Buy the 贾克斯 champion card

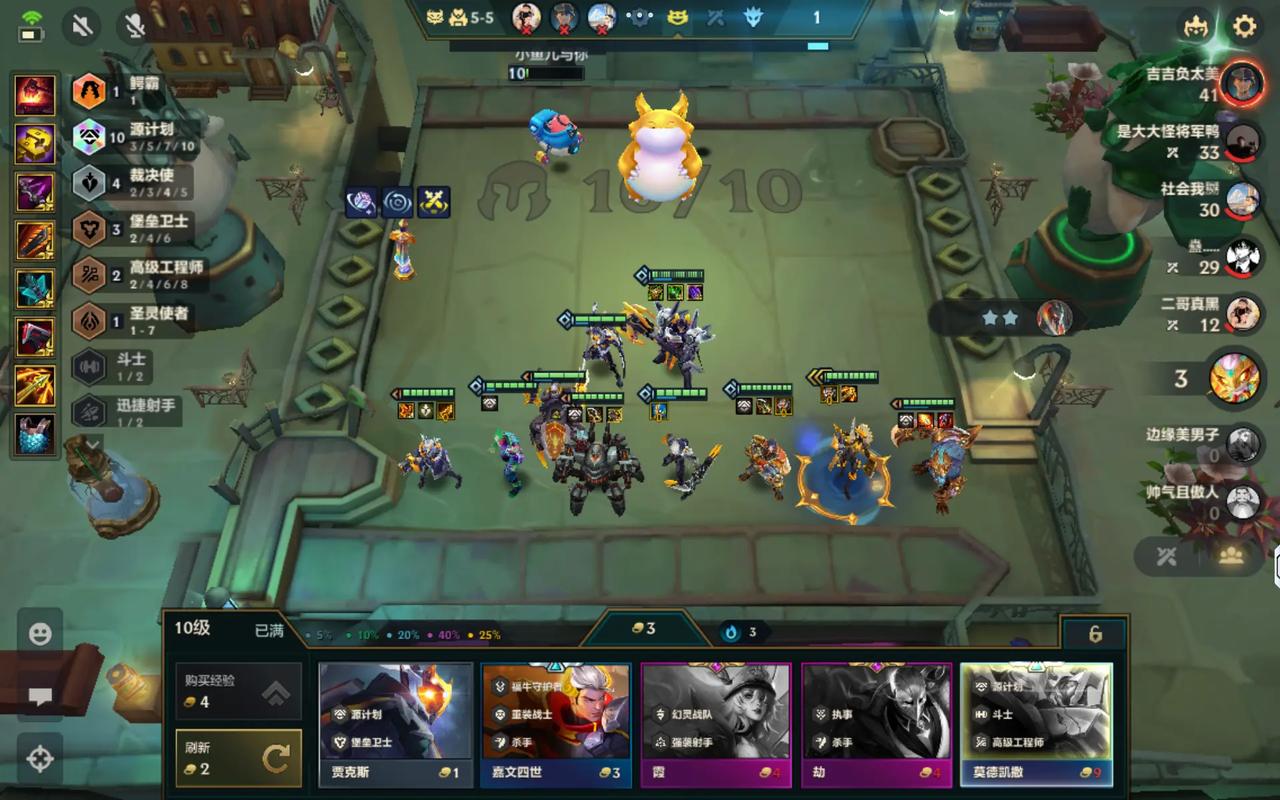click(x=395, y=724)
